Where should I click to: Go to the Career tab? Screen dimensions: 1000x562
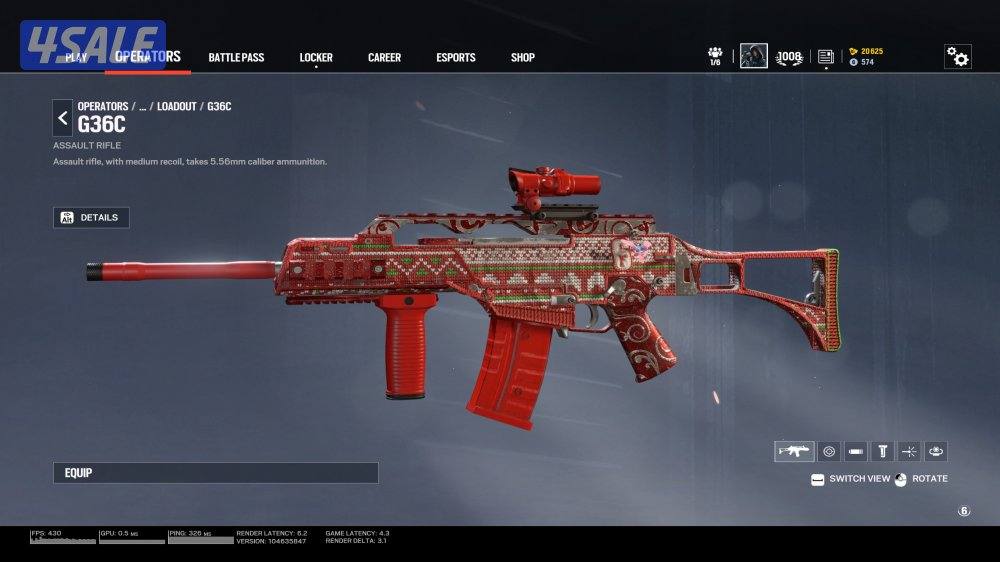(x=384, y=57)
